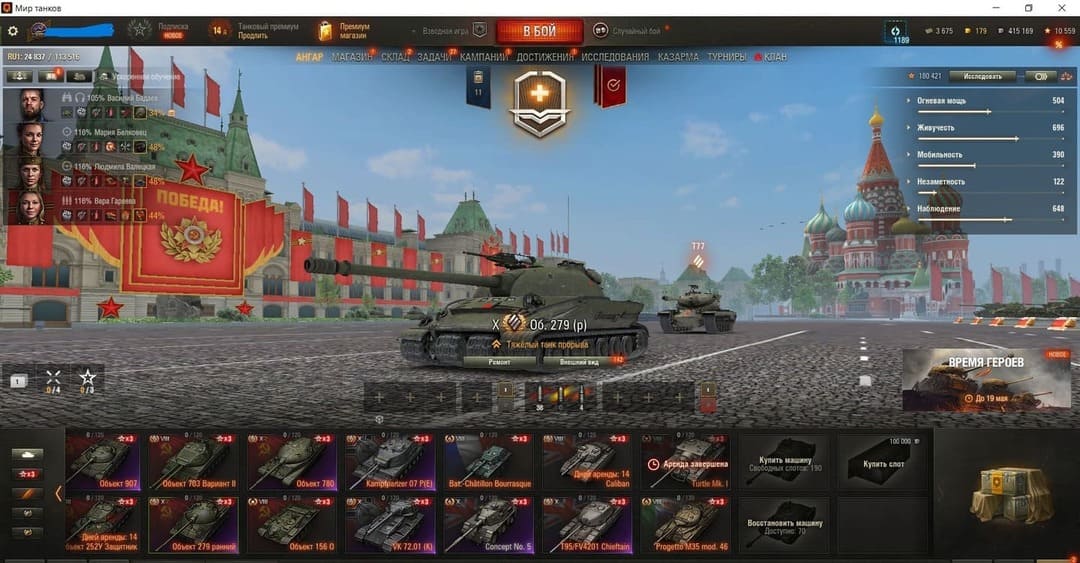Select the Объект 907 tank
The height and width of the screenshot is (563, 1080).
click(x=103, y=460)
